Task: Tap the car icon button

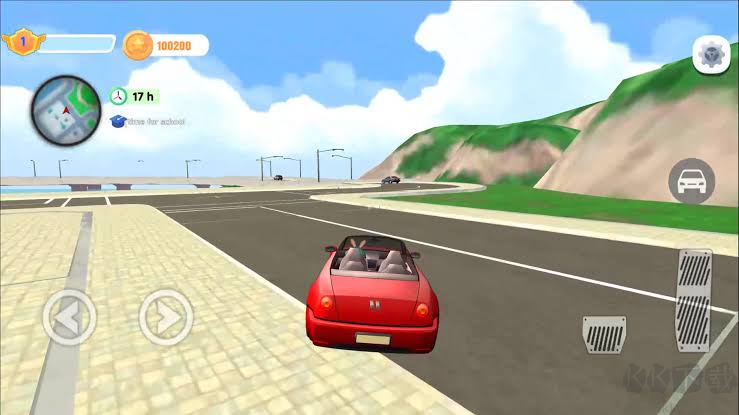Action: coord(691,181)
